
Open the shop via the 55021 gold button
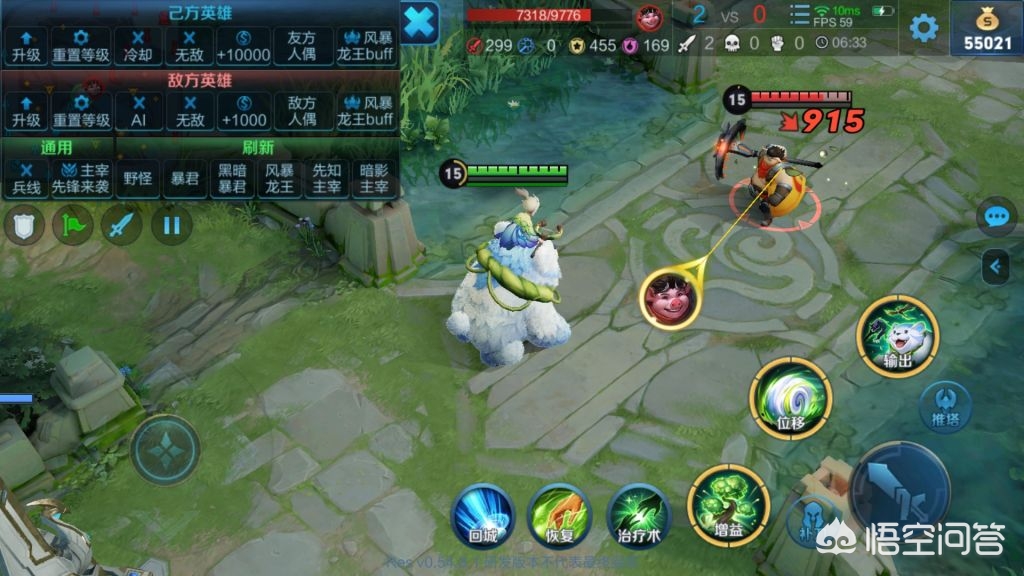coord(986,28)
